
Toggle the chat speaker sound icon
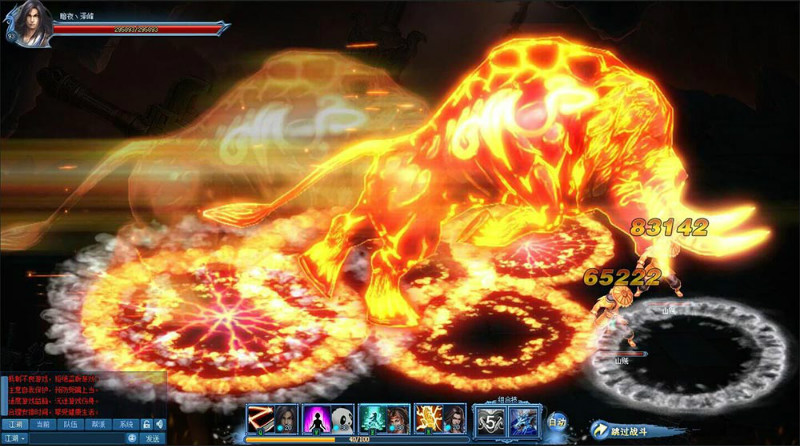159,425
